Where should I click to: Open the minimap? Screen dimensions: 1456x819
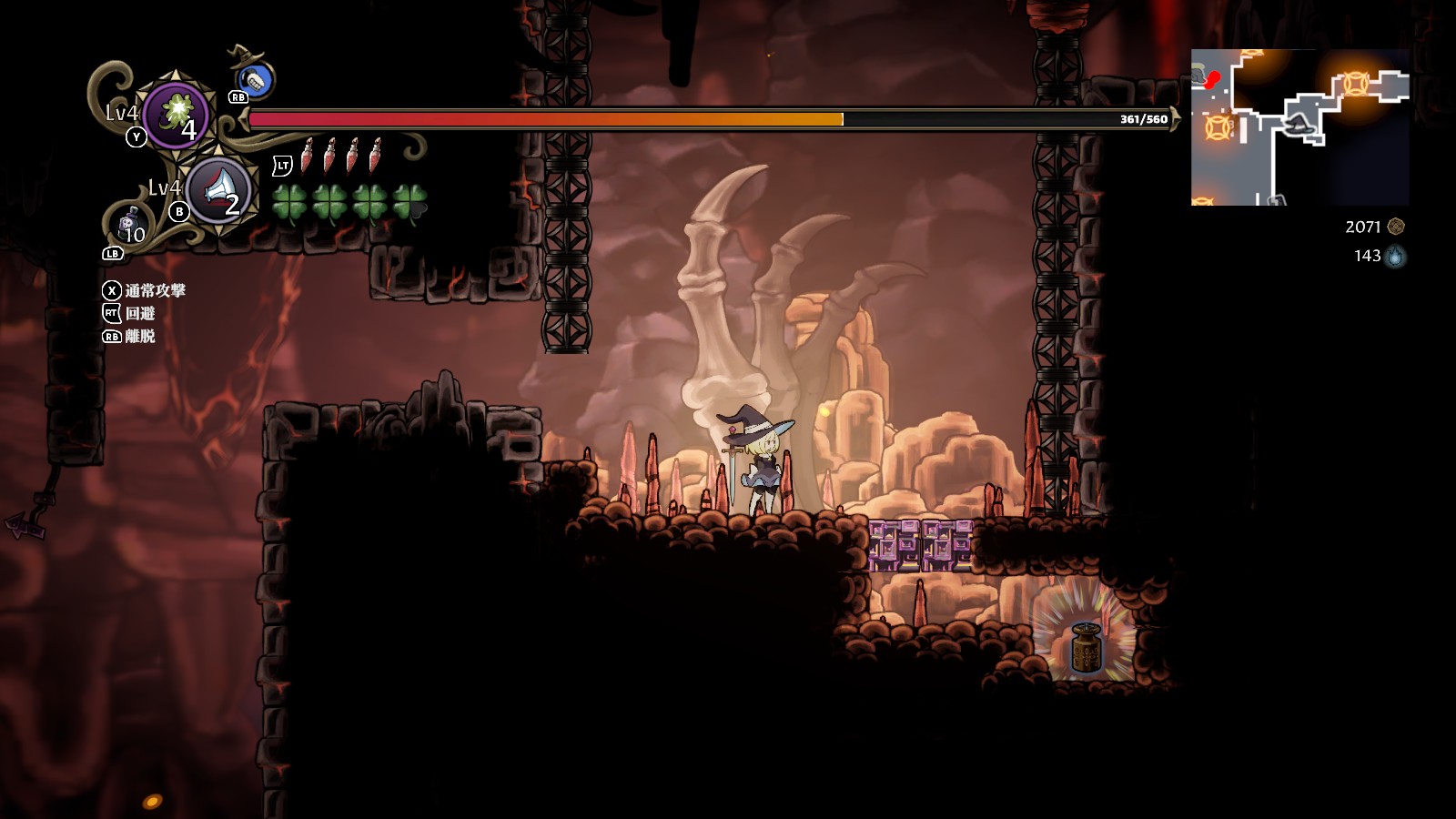click(x=1299, y=127)
